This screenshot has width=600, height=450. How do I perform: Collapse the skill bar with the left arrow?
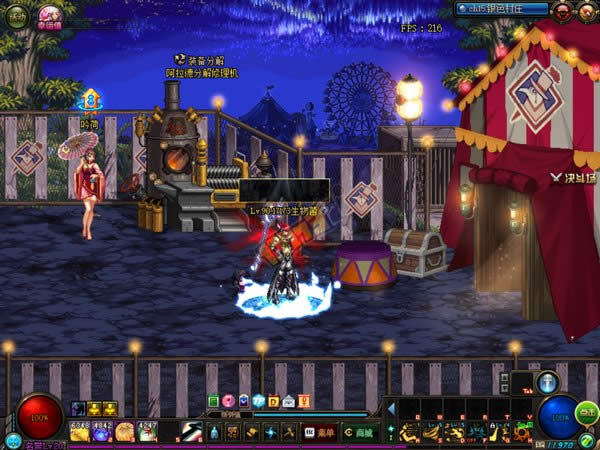pyautogui.click(x=392, y=409)
